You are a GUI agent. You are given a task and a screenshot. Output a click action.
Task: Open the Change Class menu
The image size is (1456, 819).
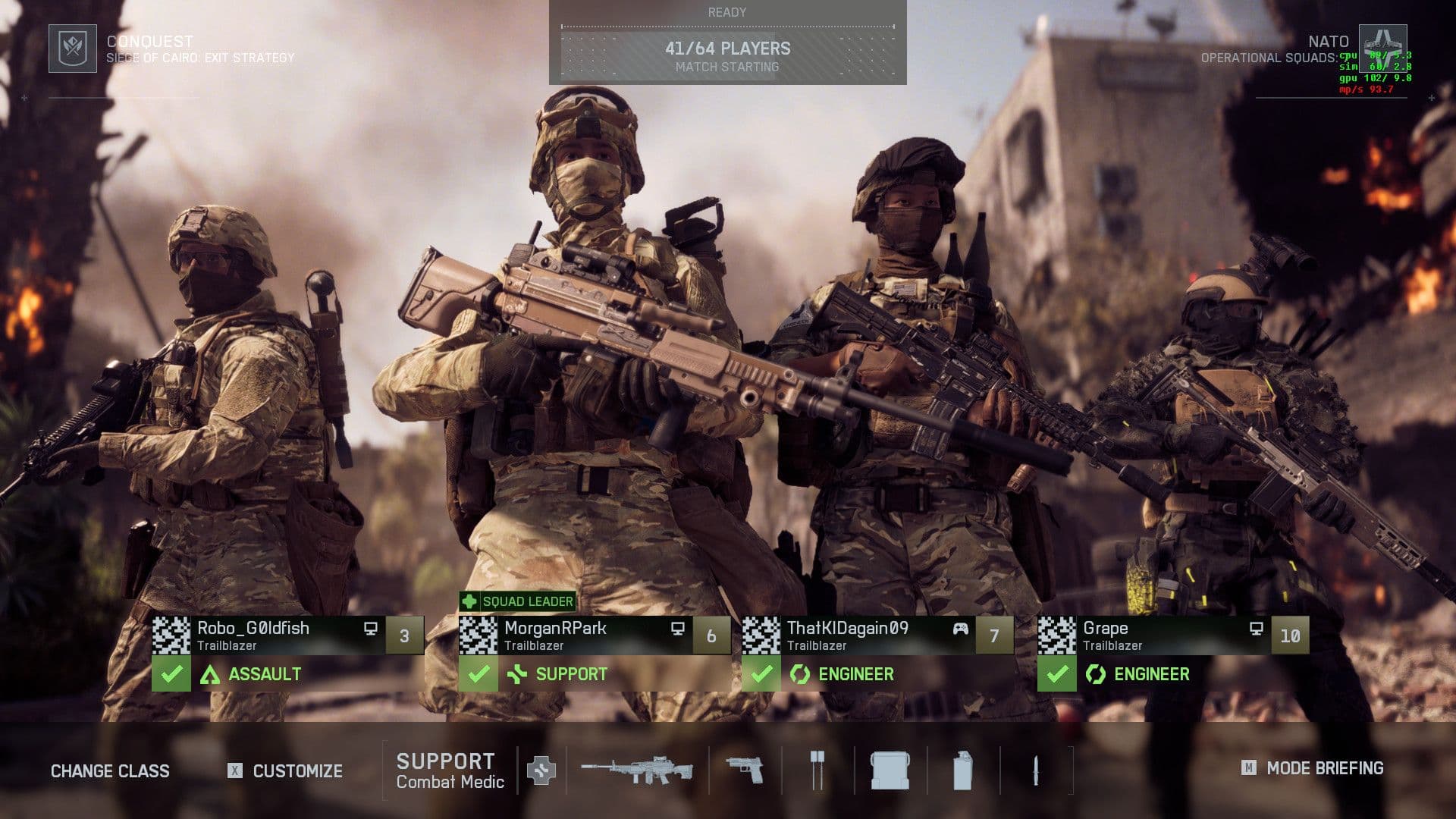click(x=110, y=771)
